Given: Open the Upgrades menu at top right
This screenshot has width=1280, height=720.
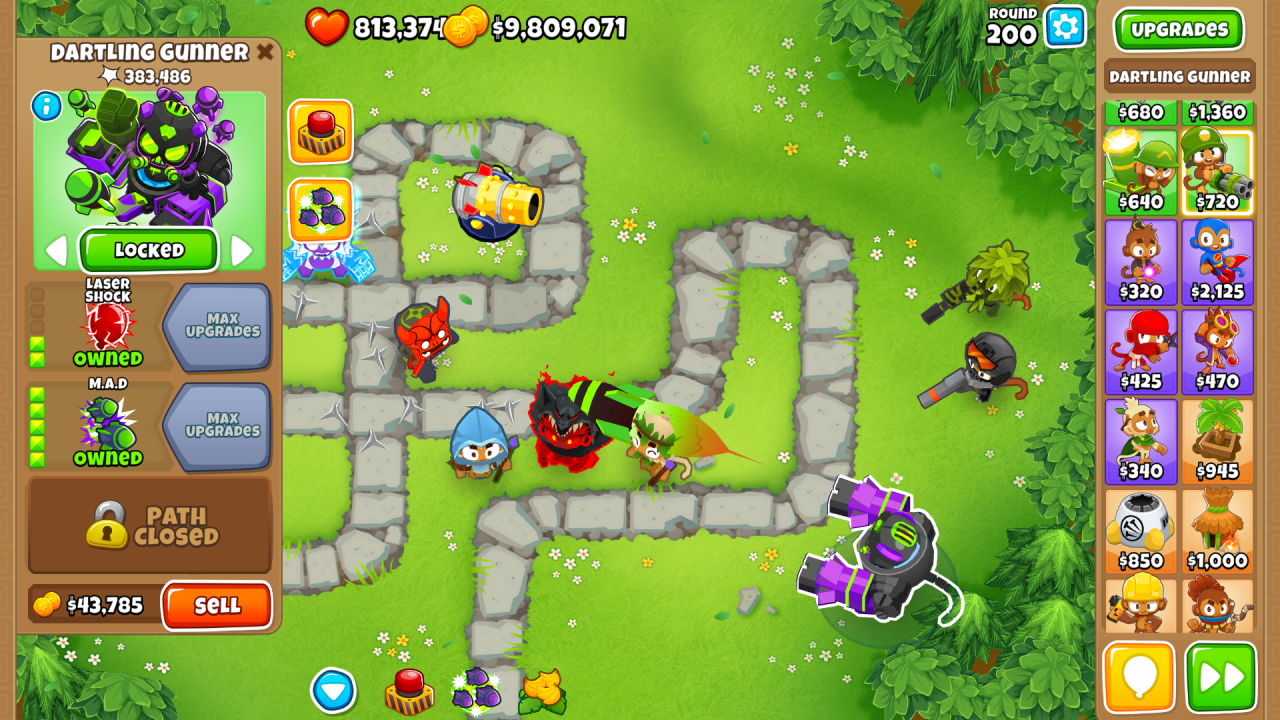Looking at the screenshot, I should tap(1179, 30).
